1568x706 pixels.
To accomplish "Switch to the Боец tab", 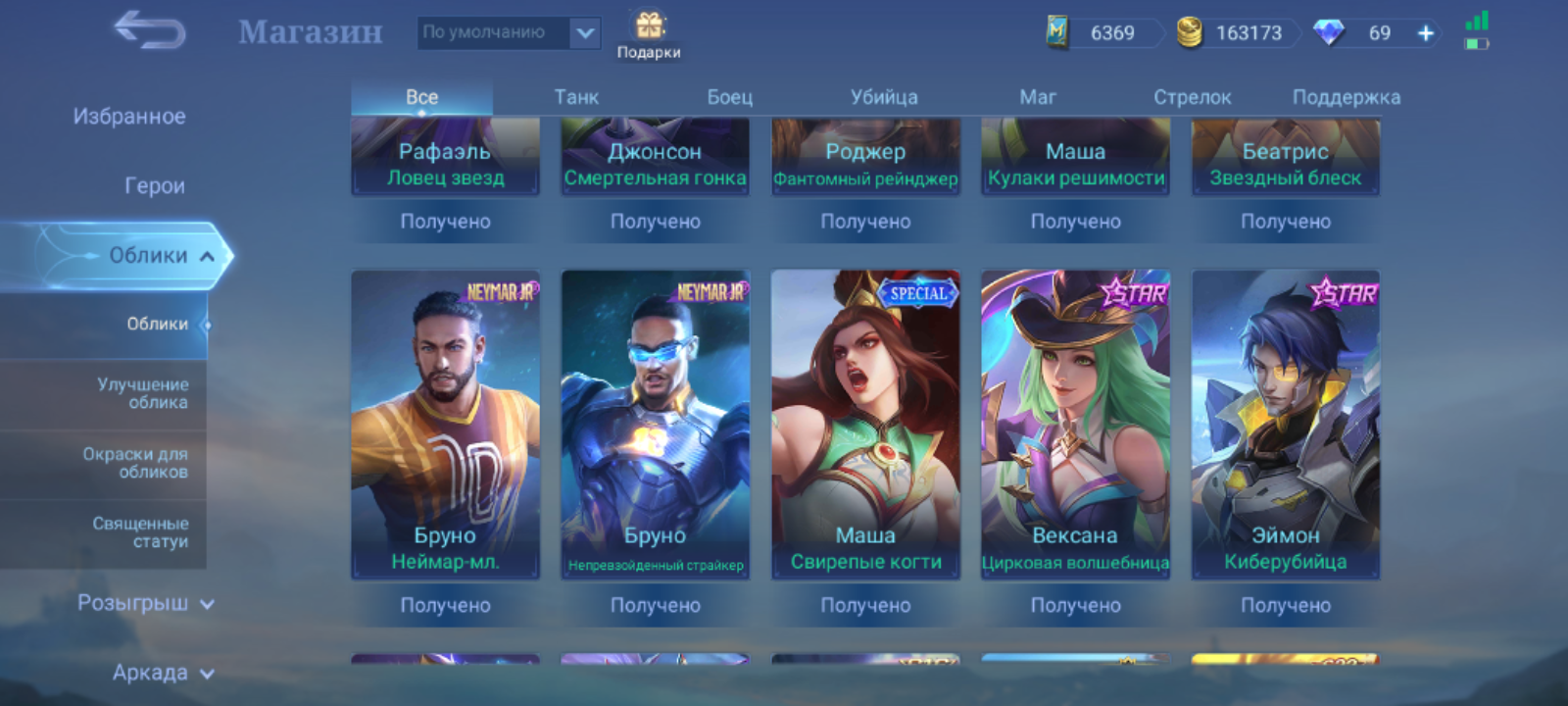I will point(730,97).
